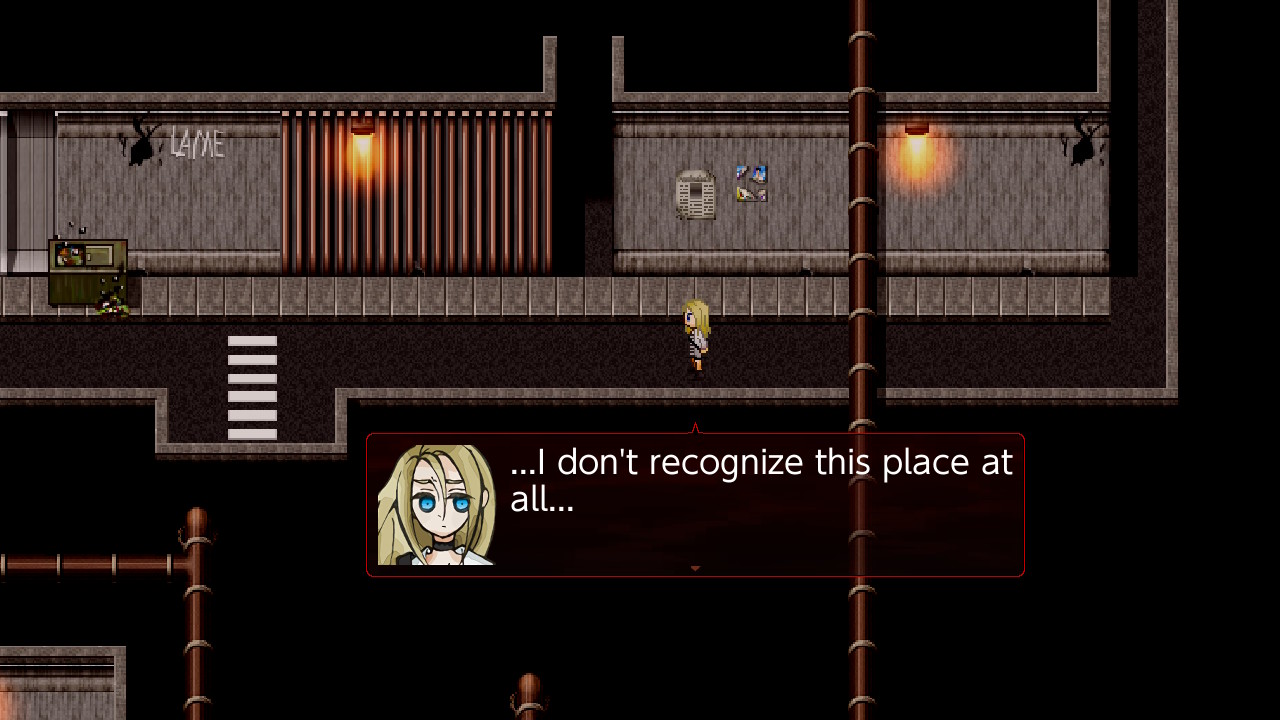Advance dialogue via the down arrow indicator
Screen dimensions: 1280x720
tap(695, 568)
